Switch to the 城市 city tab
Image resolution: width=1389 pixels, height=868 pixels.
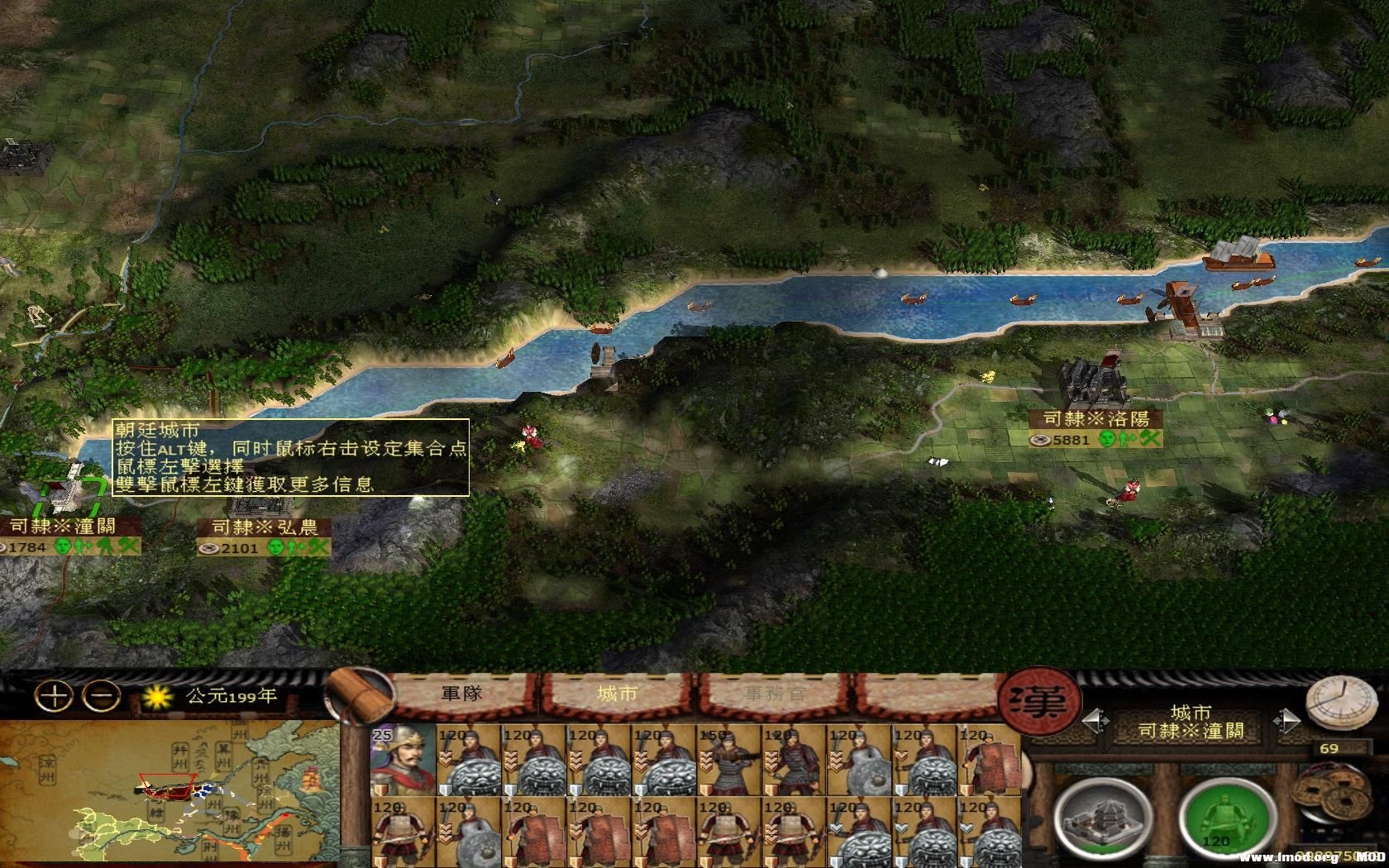point(617,694)
